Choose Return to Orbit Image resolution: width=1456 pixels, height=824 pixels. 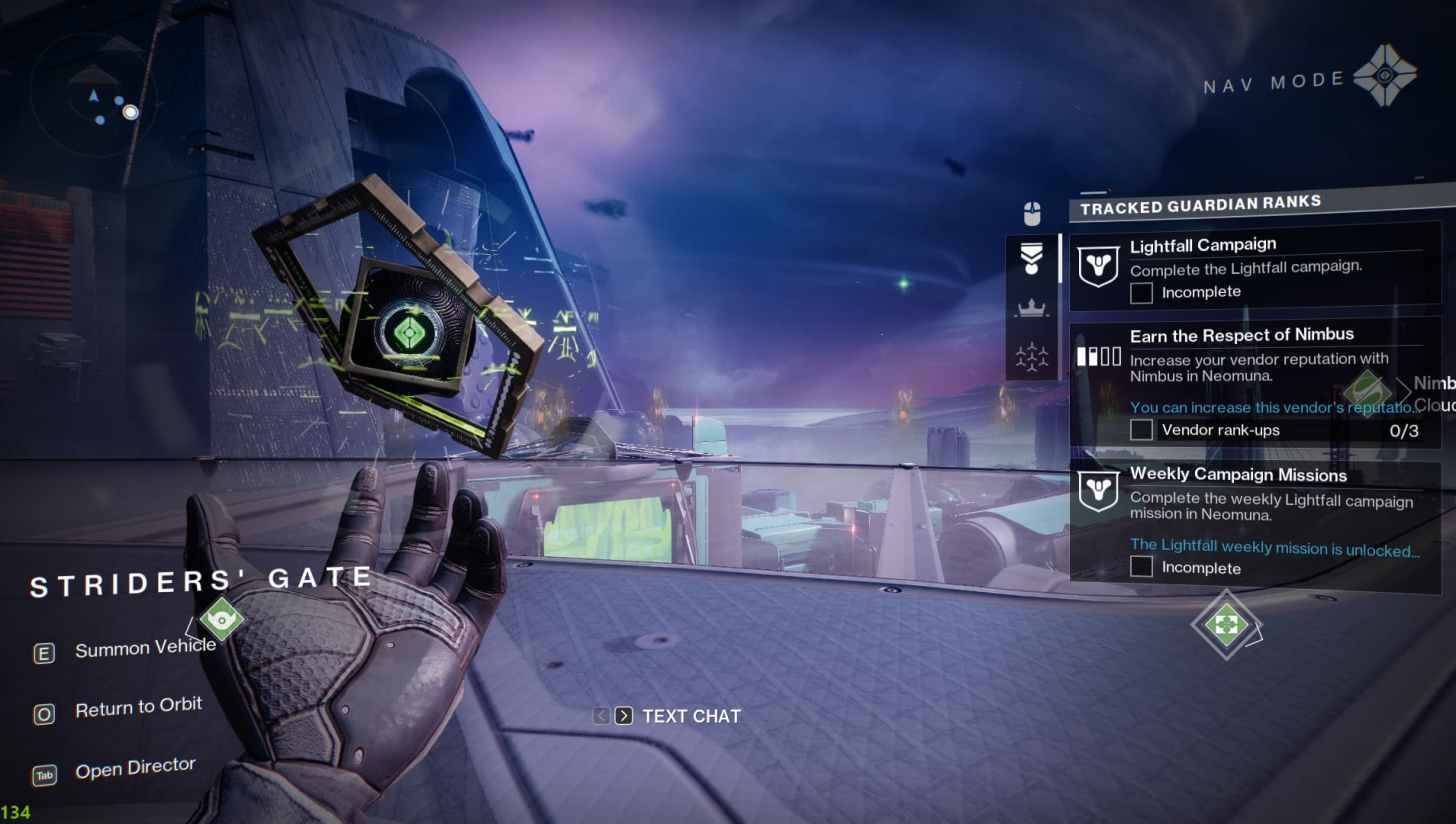point(138,708)
